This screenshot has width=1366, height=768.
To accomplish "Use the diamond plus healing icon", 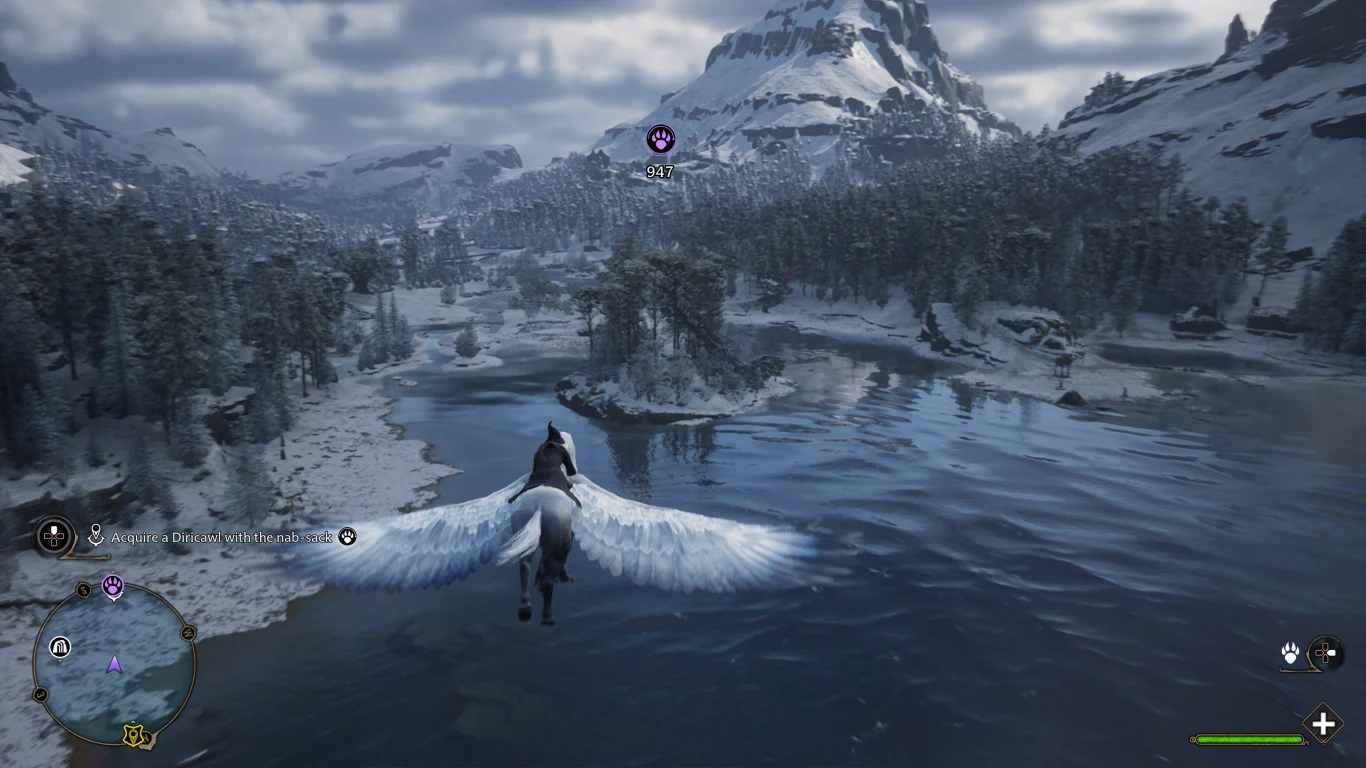I will [x=1323, y=724].
